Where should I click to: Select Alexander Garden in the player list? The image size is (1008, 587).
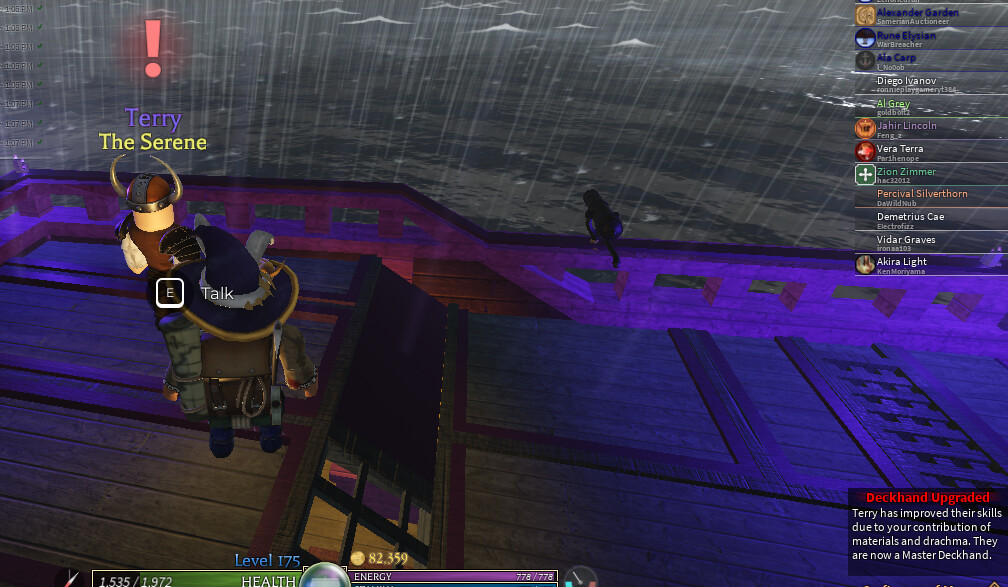[917, 14]
